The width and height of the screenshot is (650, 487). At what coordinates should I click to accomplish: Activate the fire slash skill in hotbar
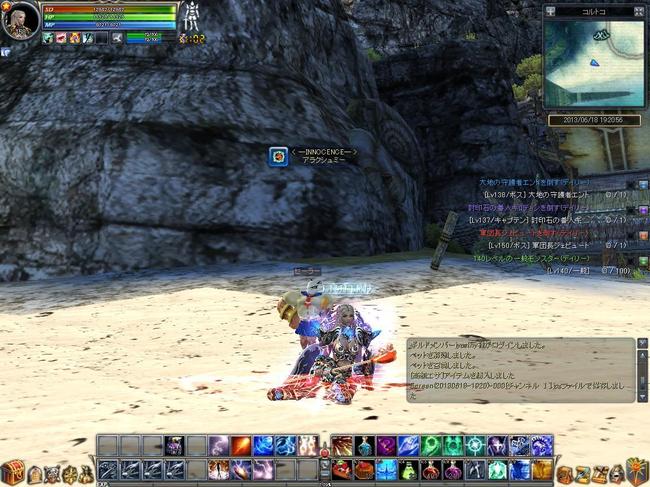click(241, 446)
